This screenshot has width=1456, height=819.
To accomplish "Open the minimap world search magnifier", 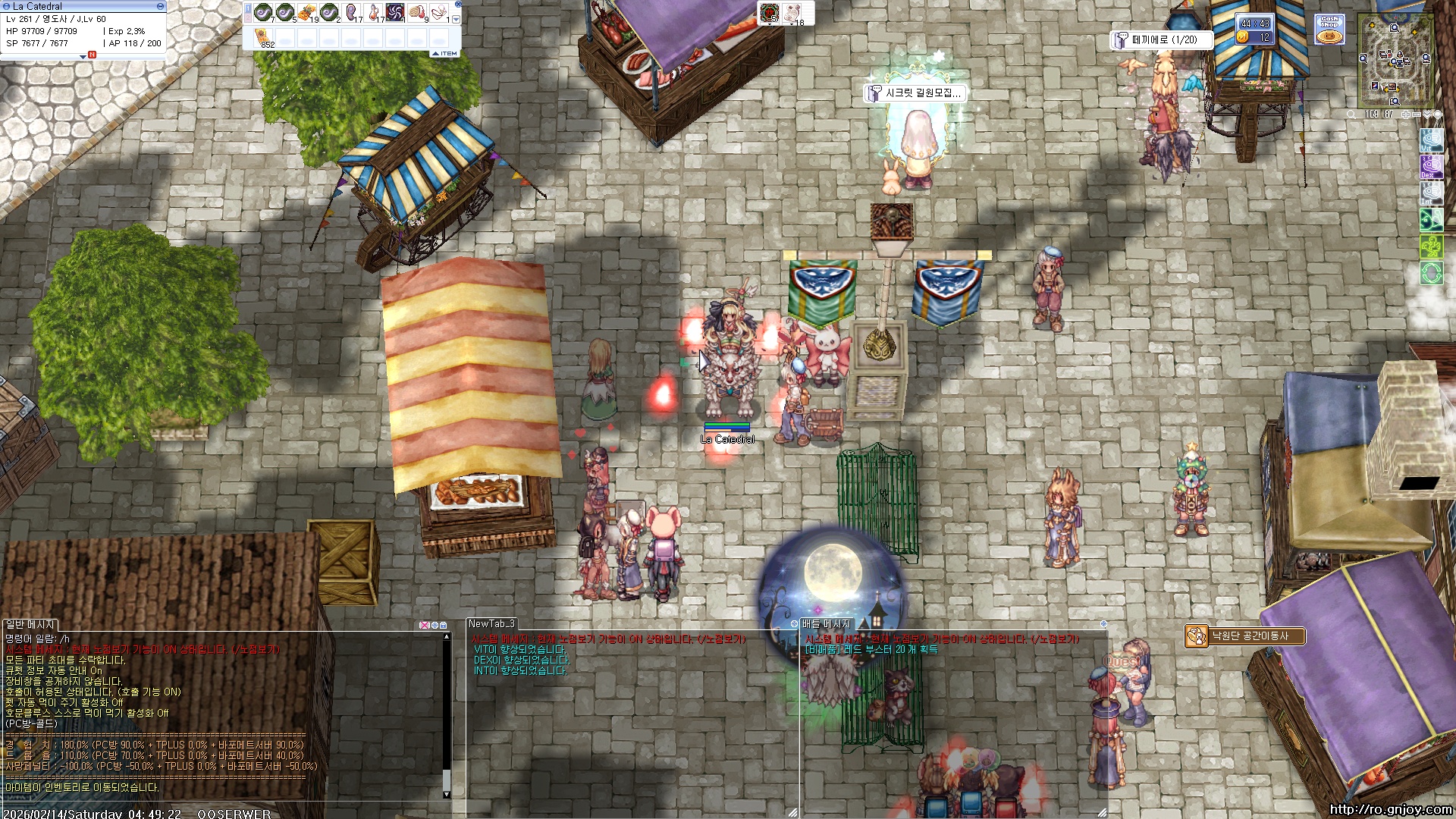I will 1351,115.
